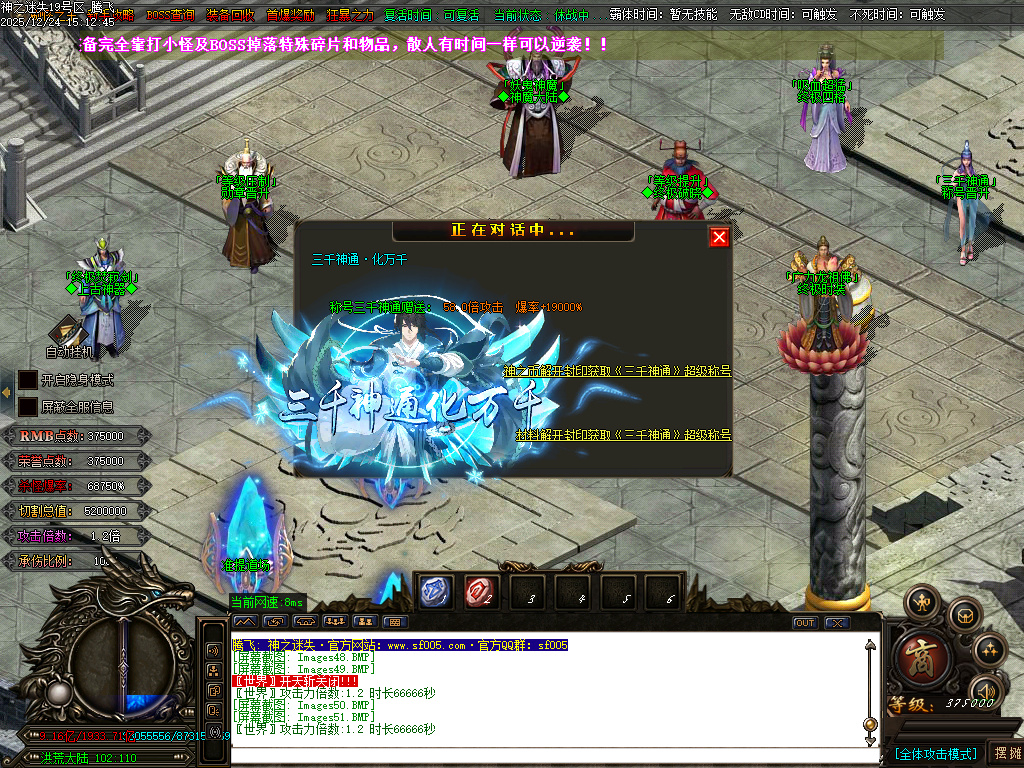Choose the 材料解开封印 title option
The width and height of the screenshot is (1024, 768).
point(623,435)
